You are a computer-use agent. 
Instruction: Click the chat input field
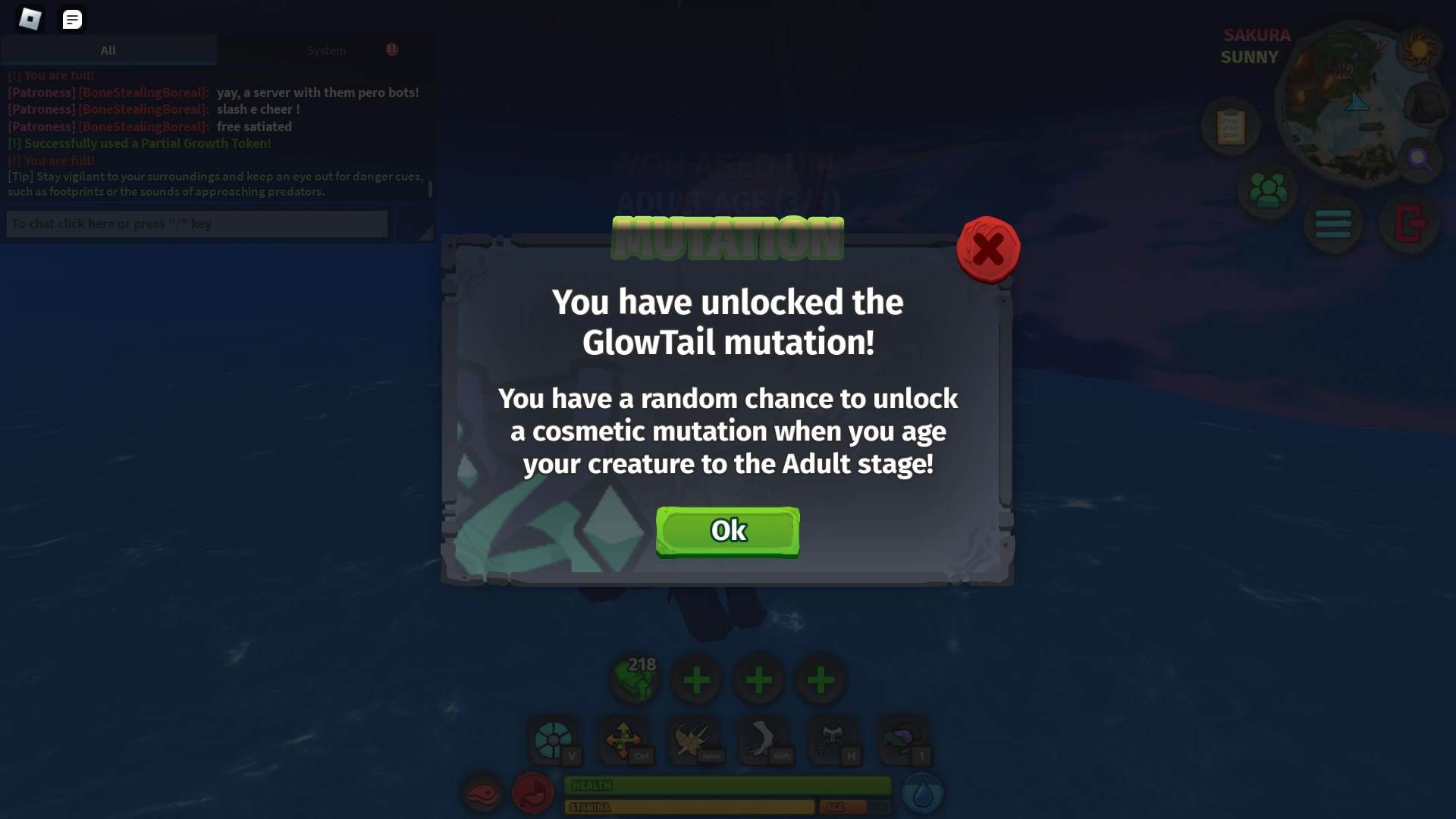tap(196, 224)
